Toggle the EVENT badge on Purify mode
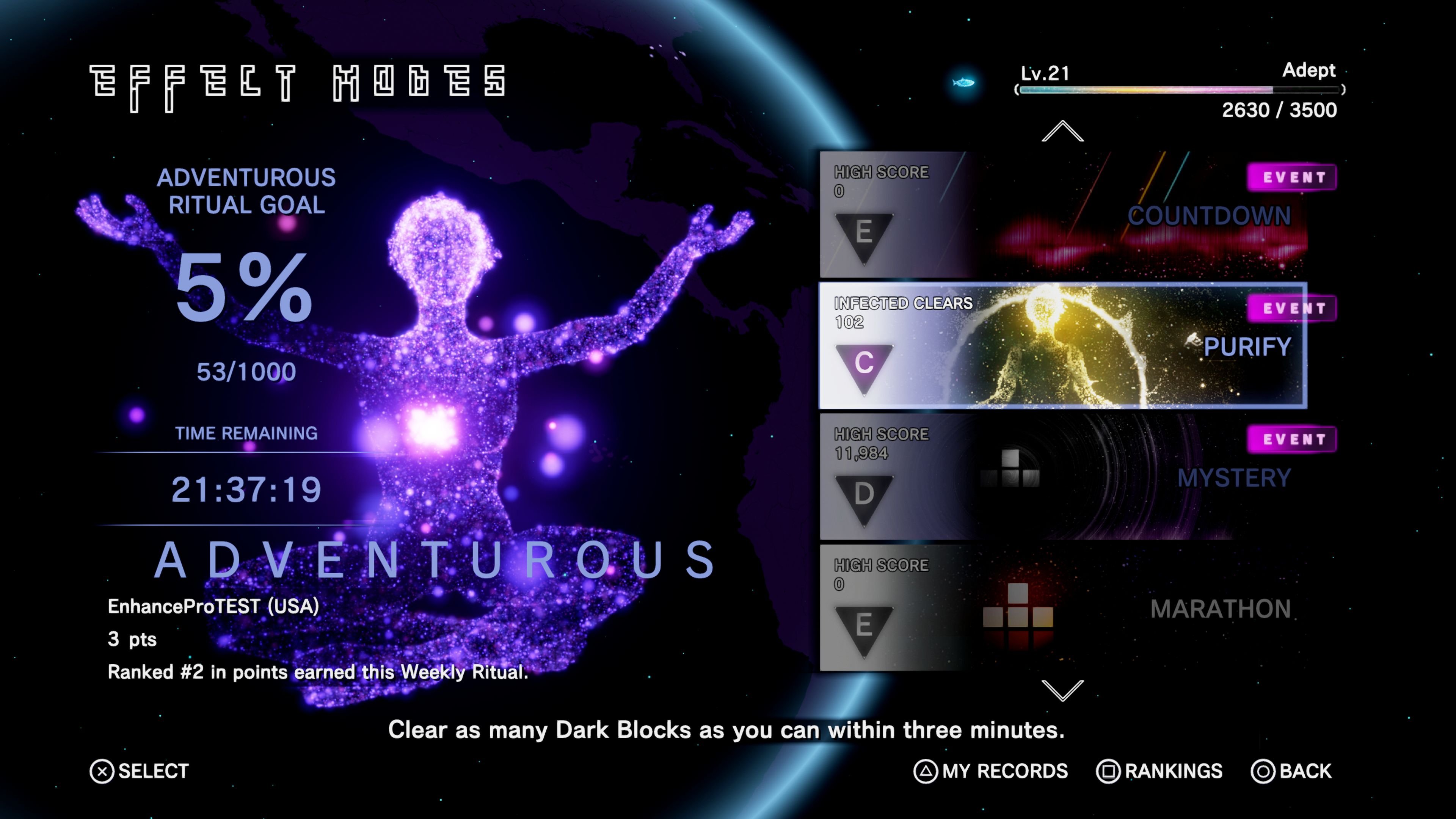Viewport: 1456px width, 819px height. pyautogui.click(x=1290, y=308)
